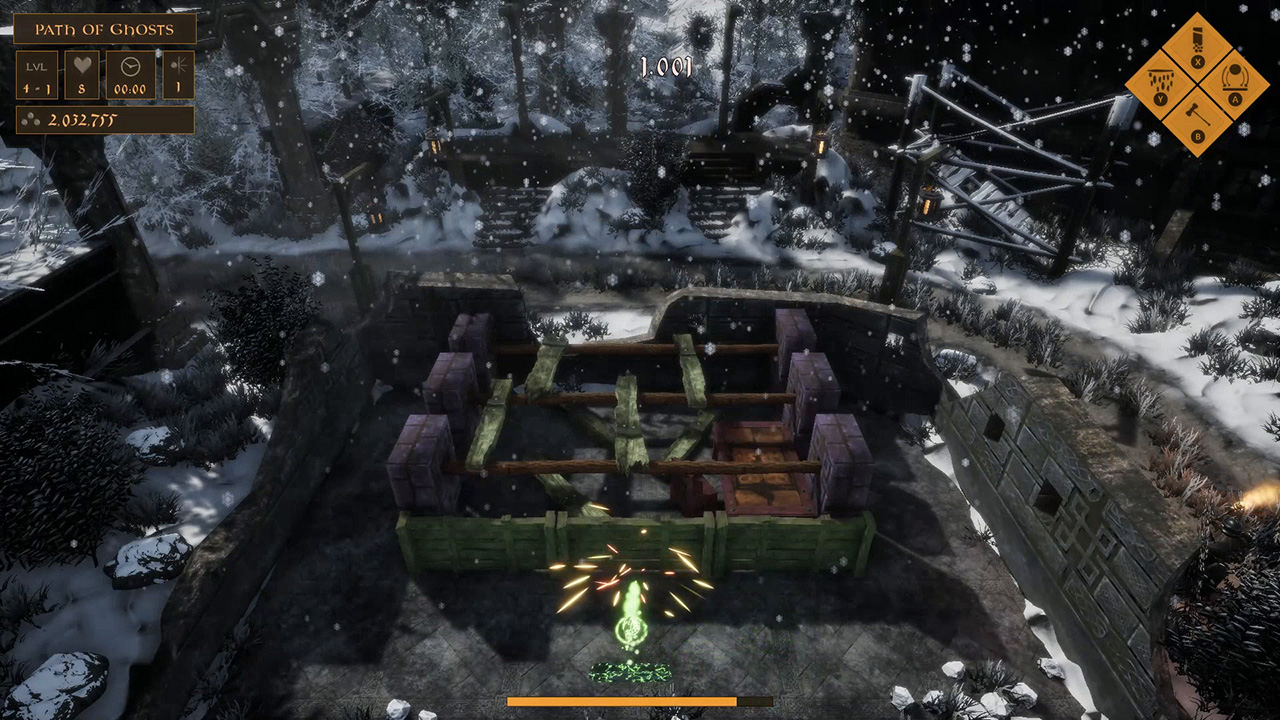
Task: Click the progress bar at the bottom
Action: click(640, 699)
